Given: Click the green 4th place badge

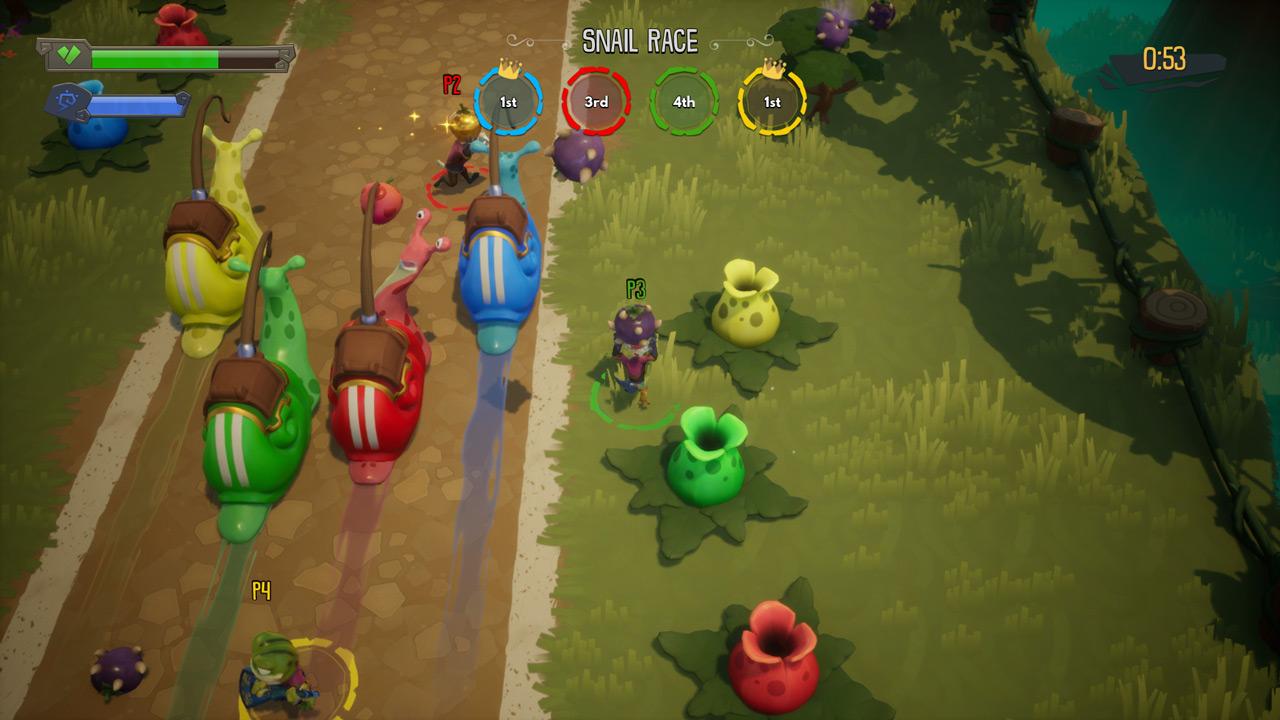Looking at the screenshot, I should pyautogui.click(x=684, y=100).
